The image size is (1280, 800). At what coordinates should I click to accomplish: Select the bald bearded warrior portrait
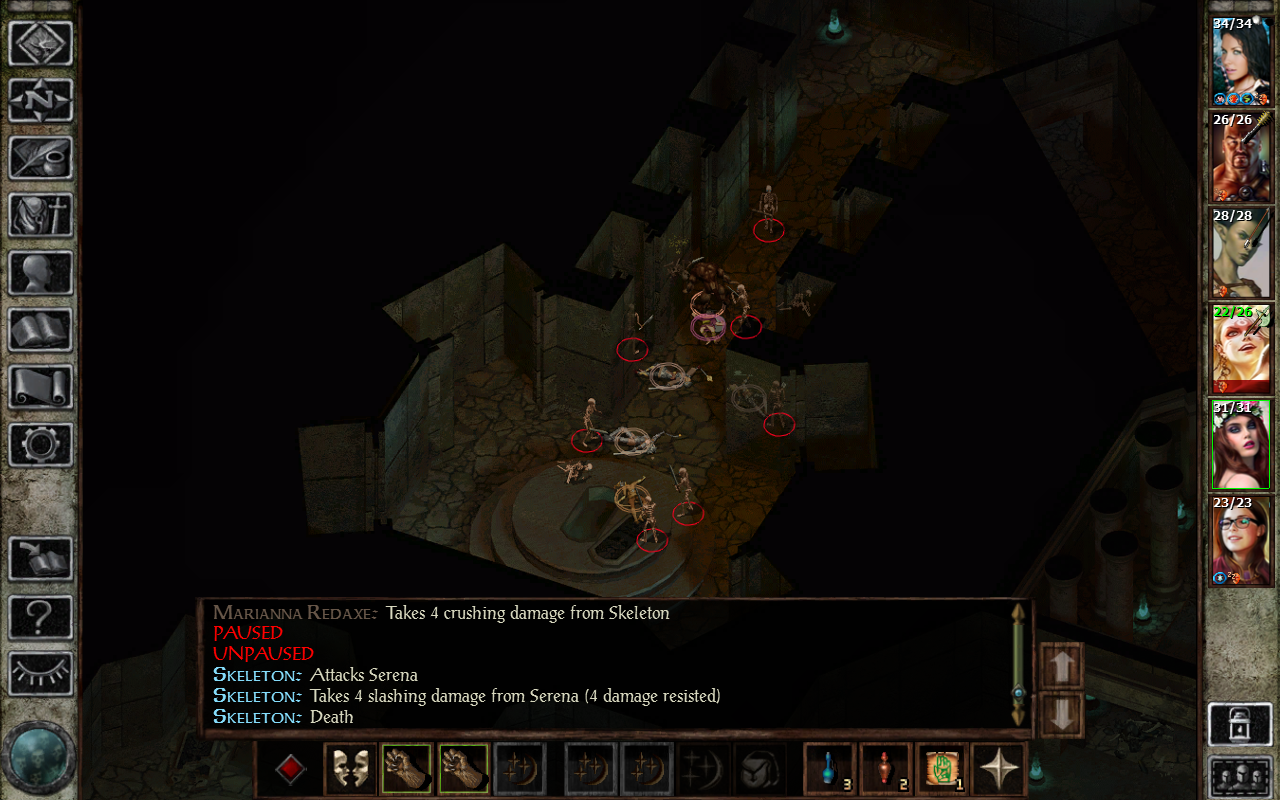click(1241, 158)
